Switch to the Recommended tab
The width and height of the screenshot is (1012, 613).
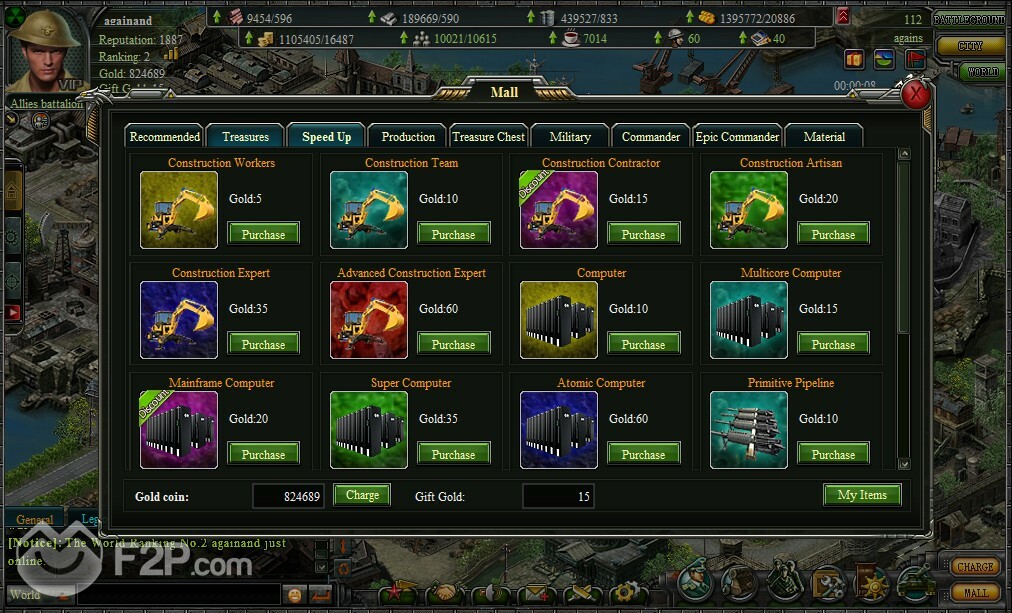[165, 137]
